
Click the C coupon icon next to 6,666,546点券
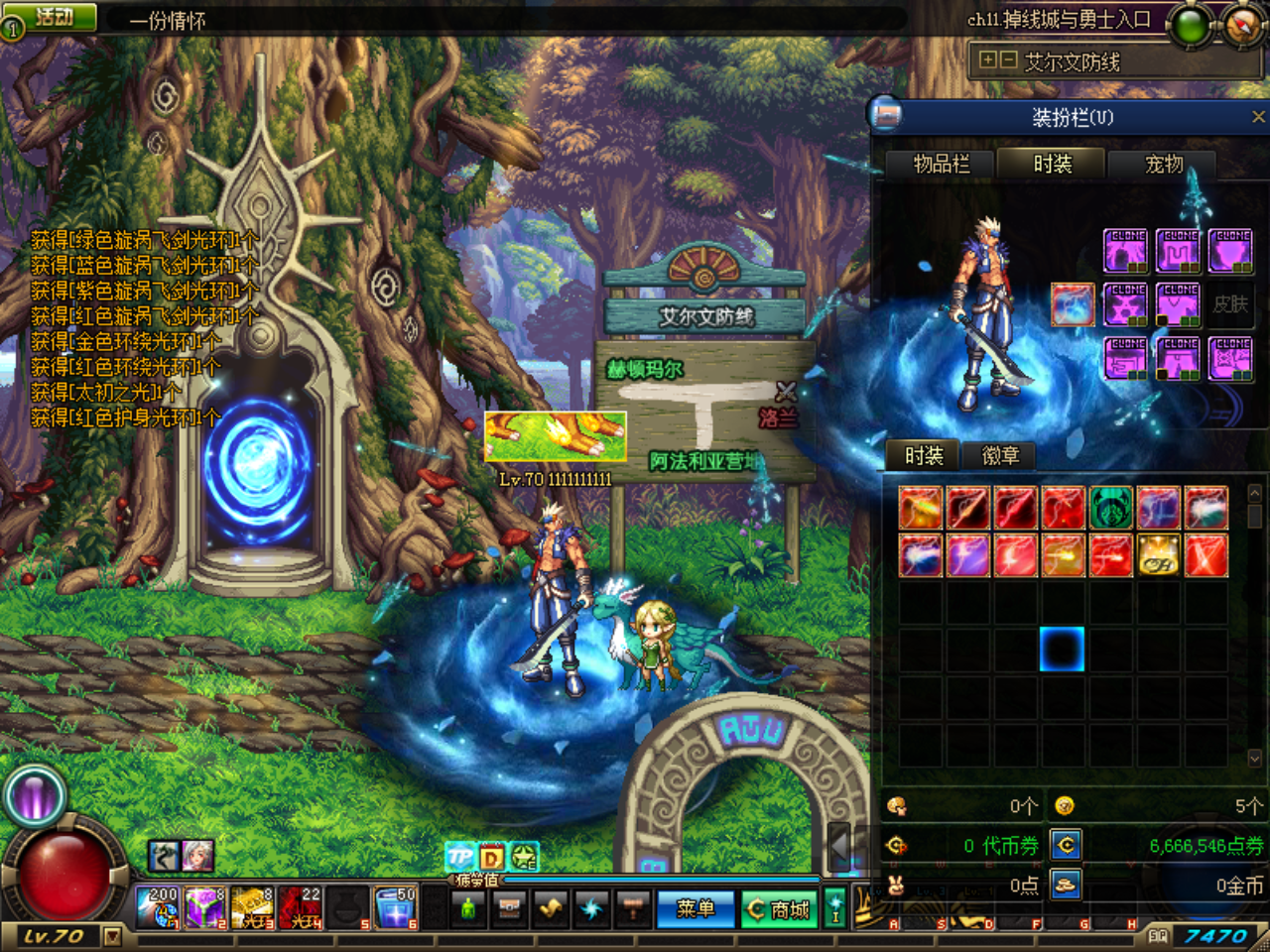(1065, 843)
